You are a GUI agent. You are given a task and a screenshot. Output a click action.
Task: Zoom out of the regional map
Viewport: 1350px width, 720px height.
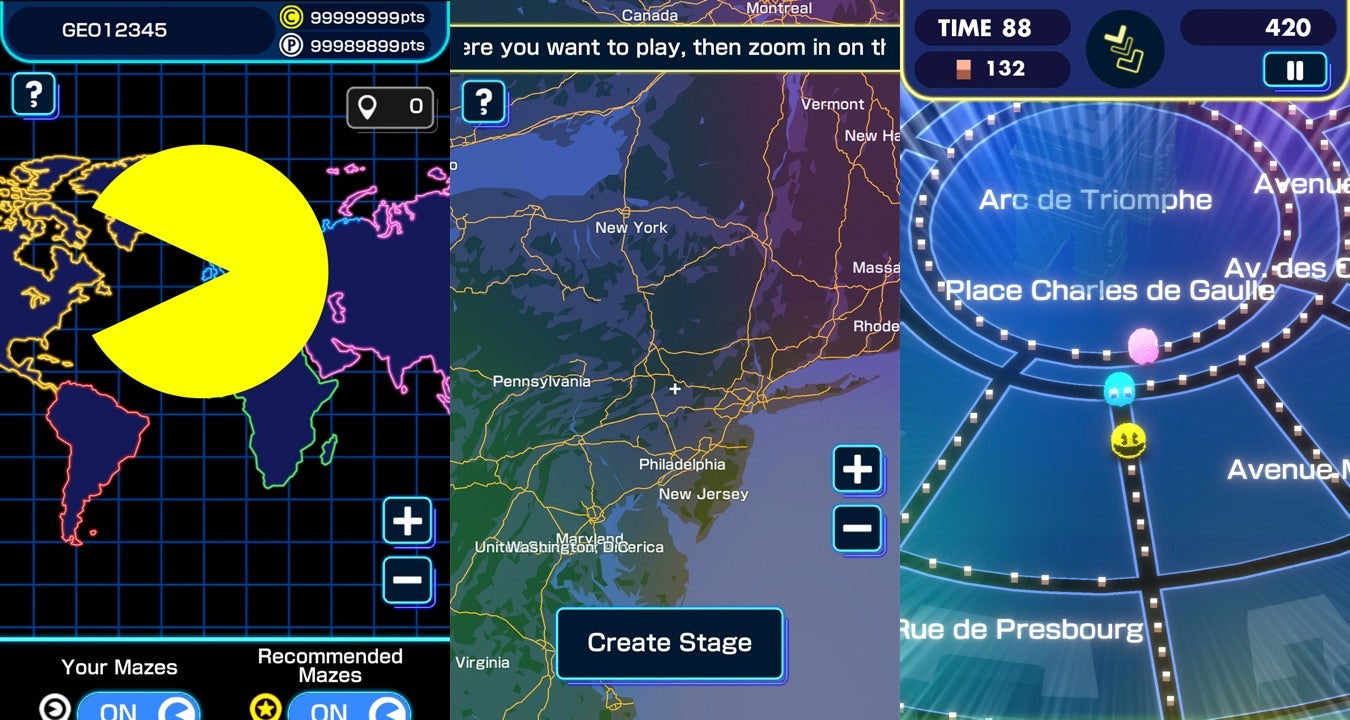click(x=857, y=528)
